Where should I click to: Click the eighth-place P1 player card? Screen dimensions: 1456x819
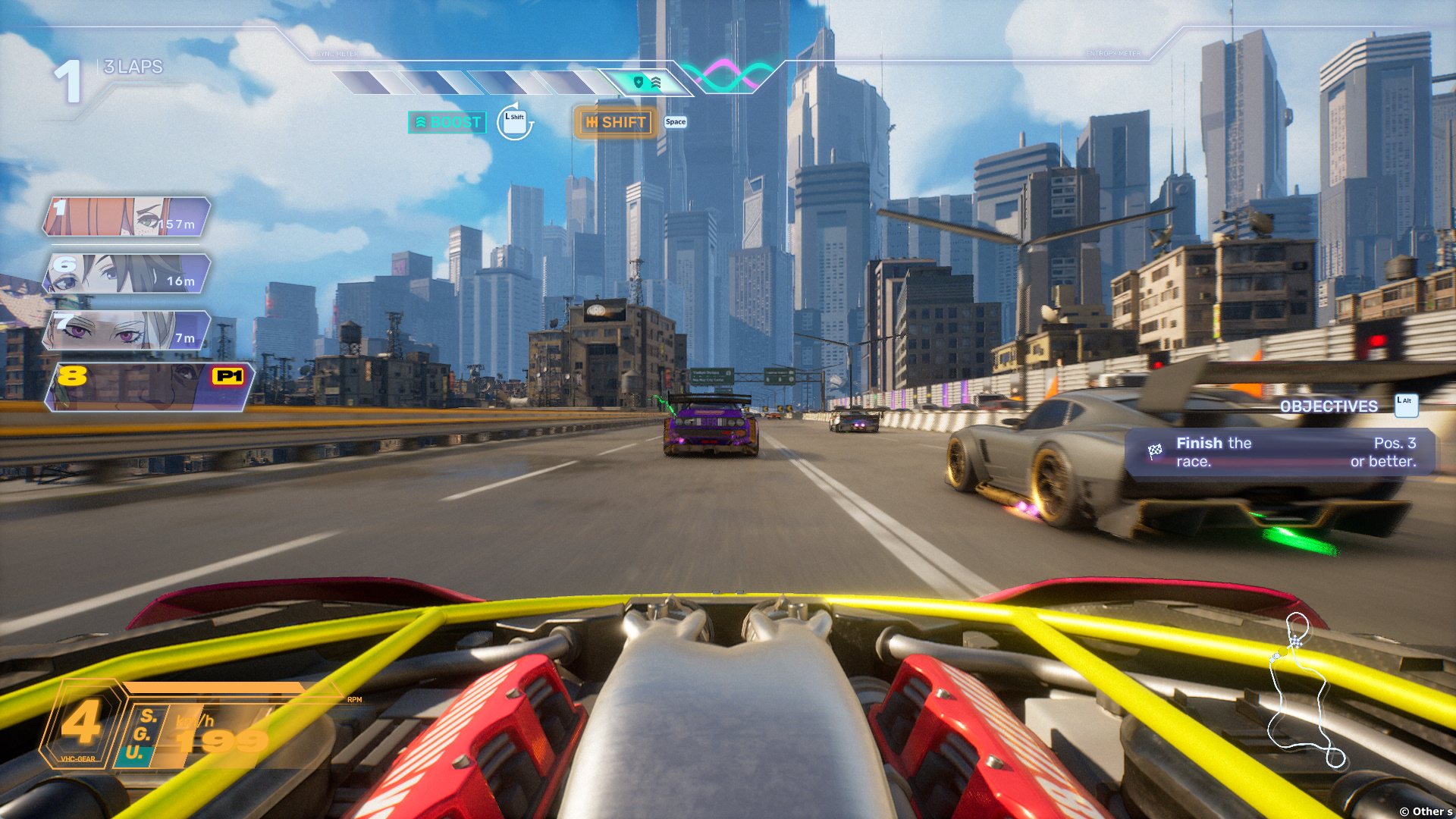[149, 387]
